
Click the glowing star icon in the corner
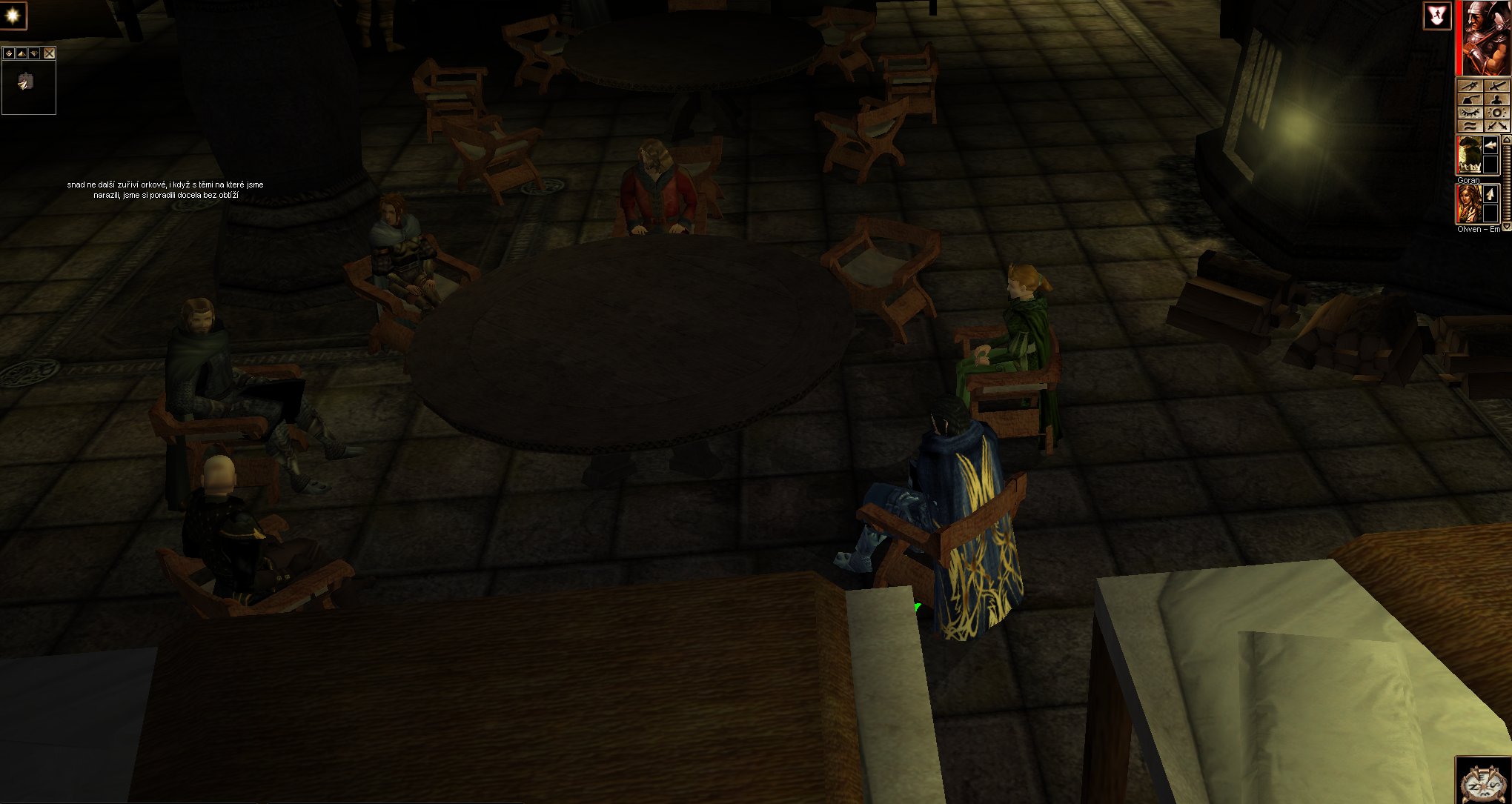pos(13,16)
